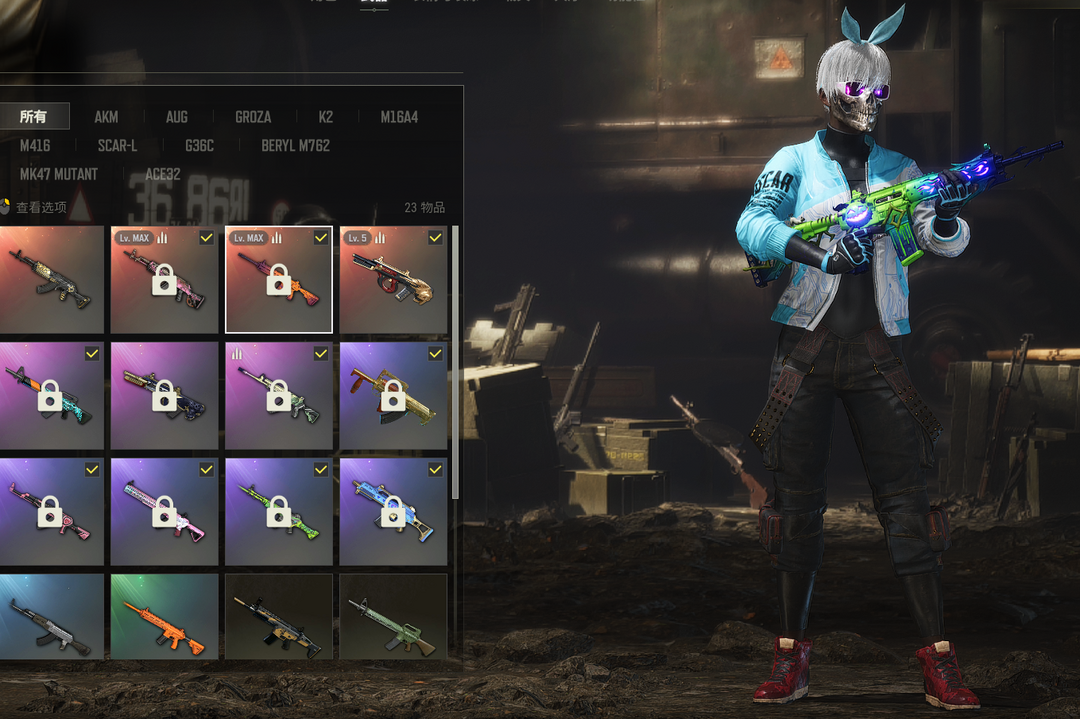Image resolution: width=1080 pixels, height=719 pixels.
Task: Choose the M16A4 category tab
Action: tap(399, 117)
